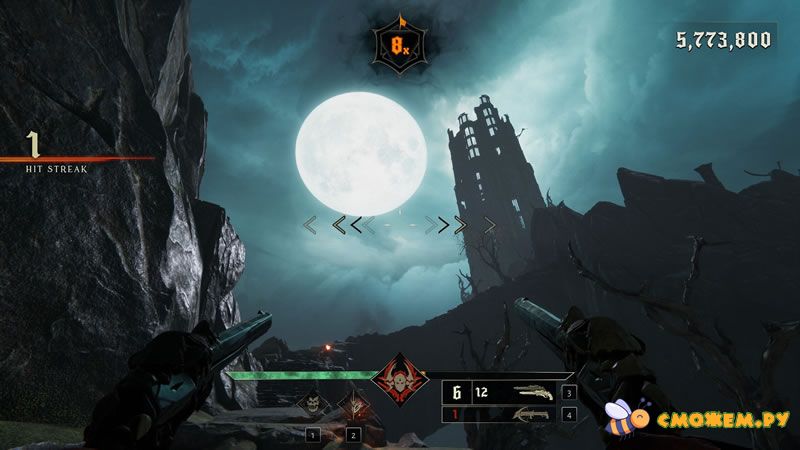Switch to the dual pistols weapon slot

point(532,393)
